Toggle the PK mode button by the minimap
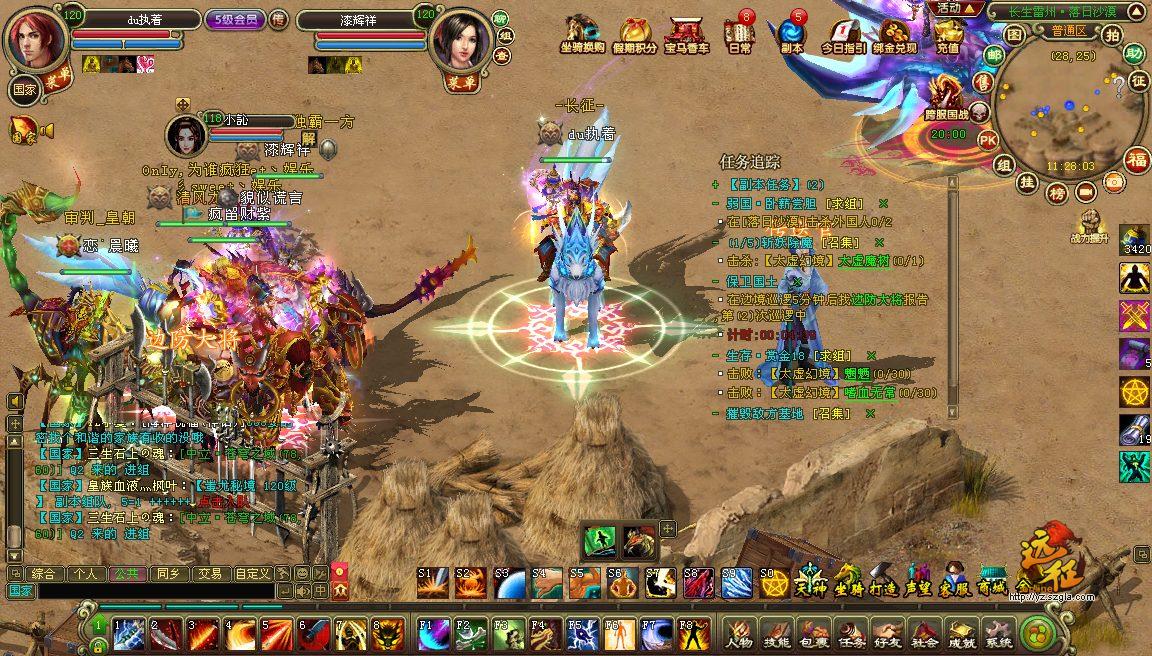The height and width of the screenshot is (656, 1152). coord(987,140)
